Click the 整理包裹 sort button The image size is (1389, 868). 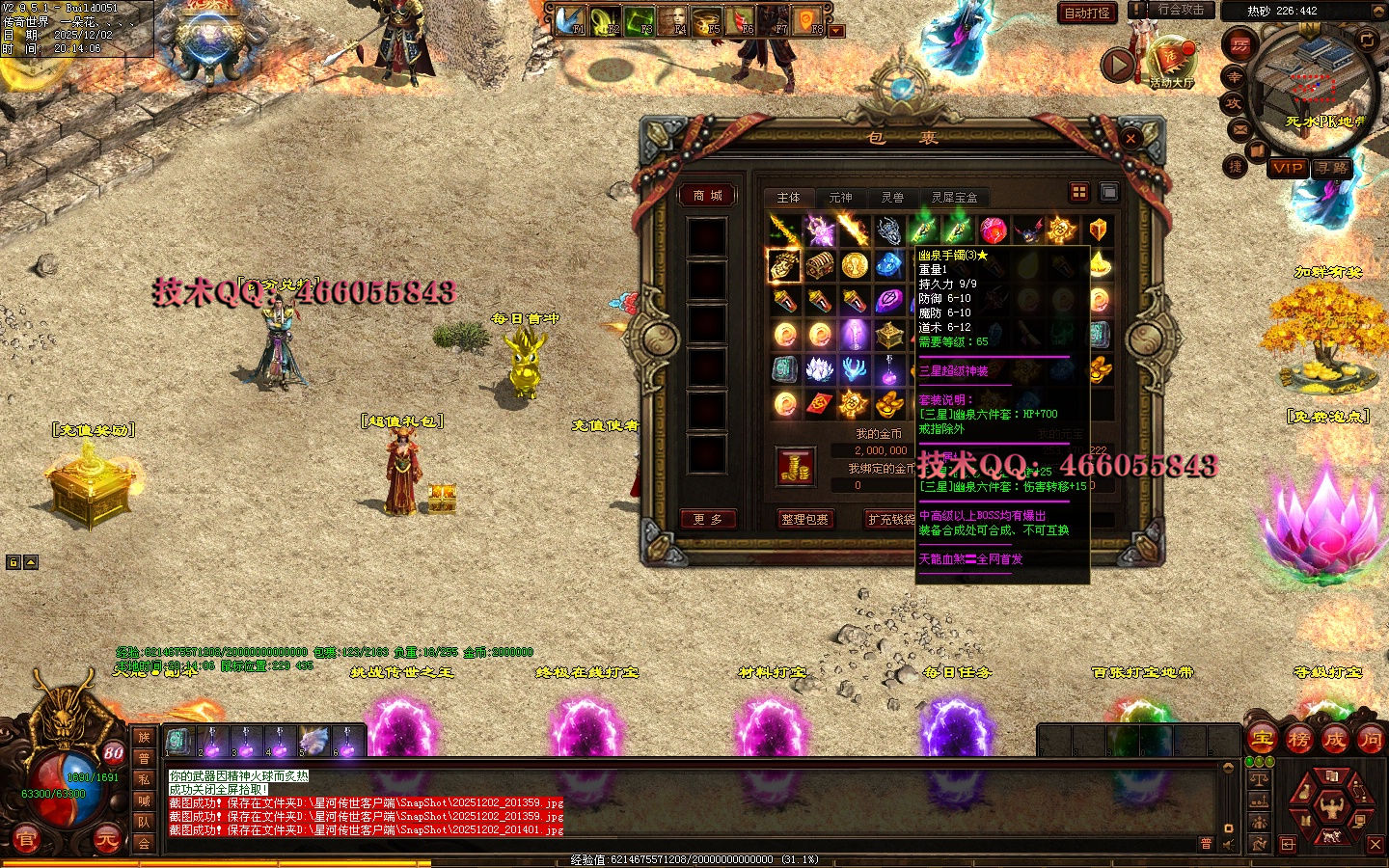coord(804,519)
